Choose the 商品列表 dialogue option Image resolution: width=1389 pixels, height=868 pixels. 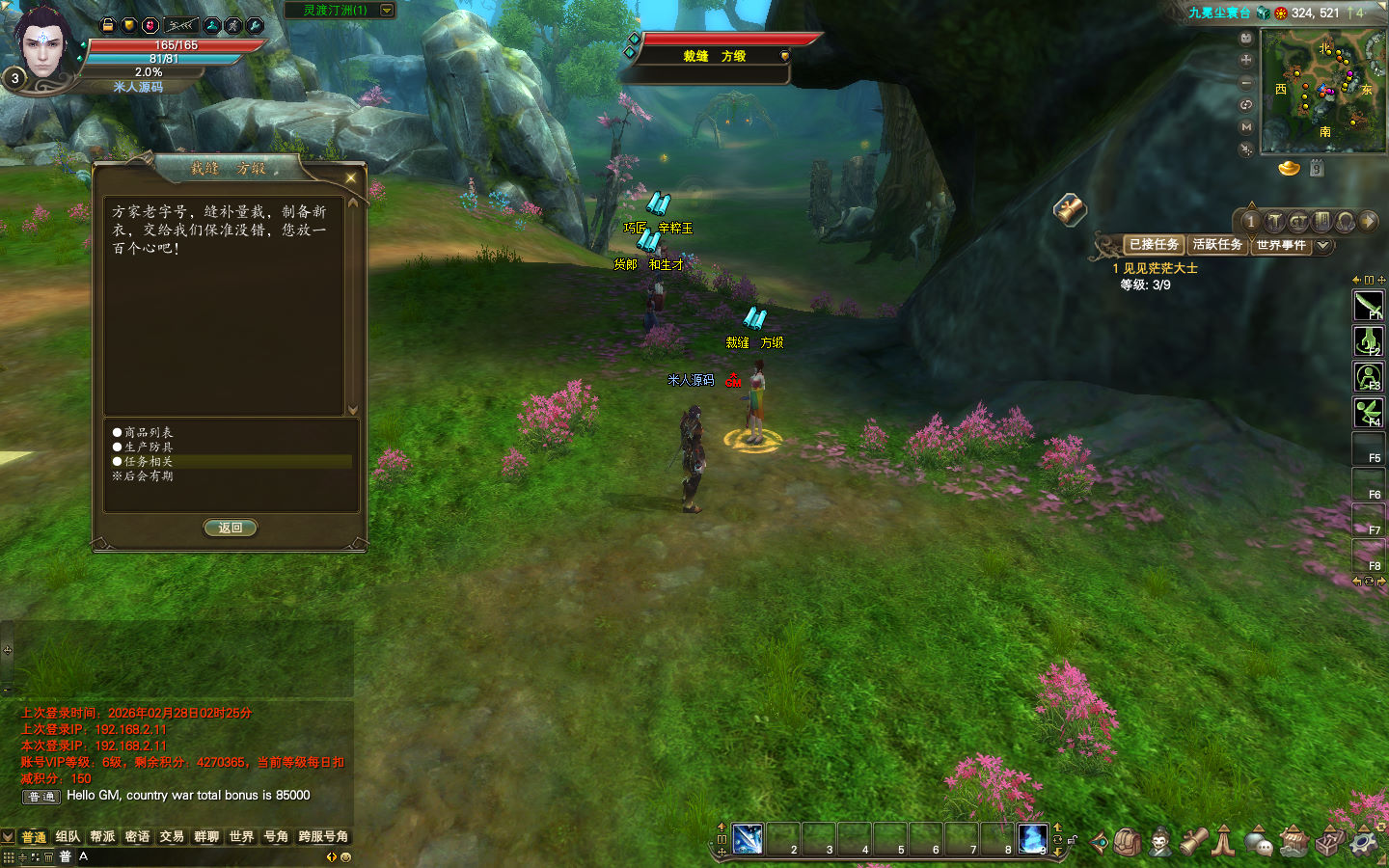148,432
